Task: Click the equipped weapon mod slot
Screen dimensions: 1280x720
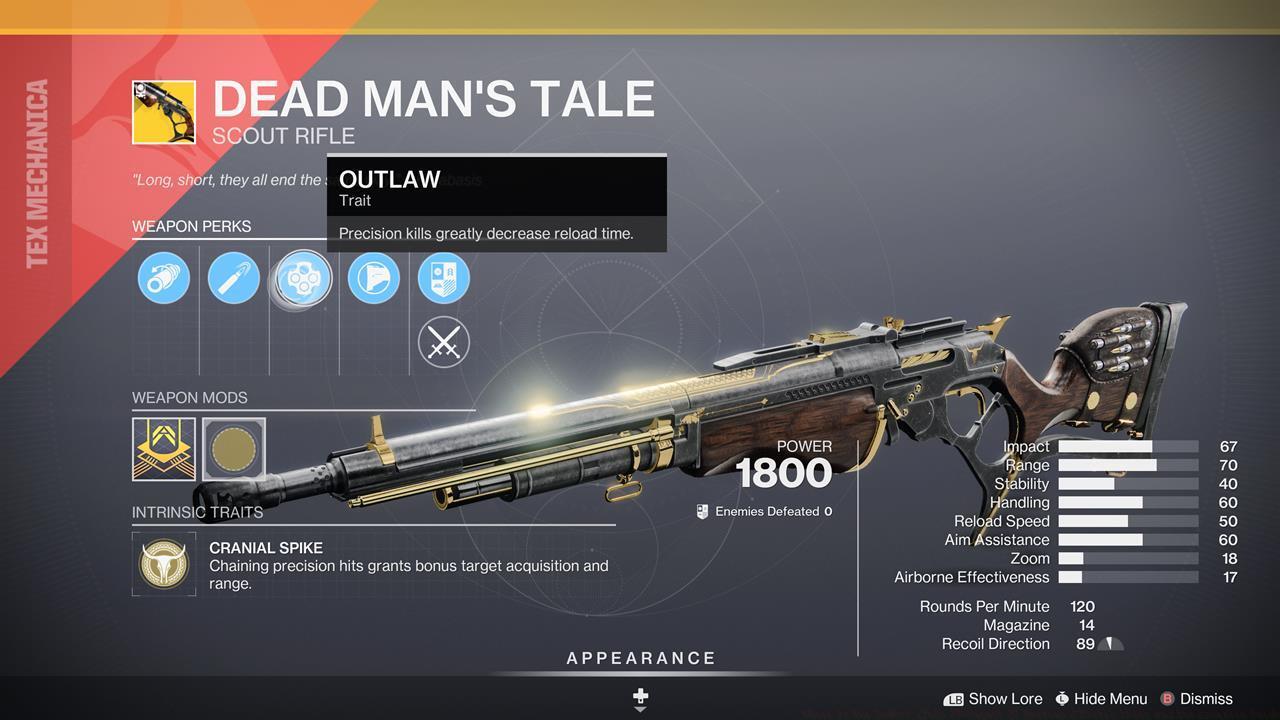Action: click(164, 450)
